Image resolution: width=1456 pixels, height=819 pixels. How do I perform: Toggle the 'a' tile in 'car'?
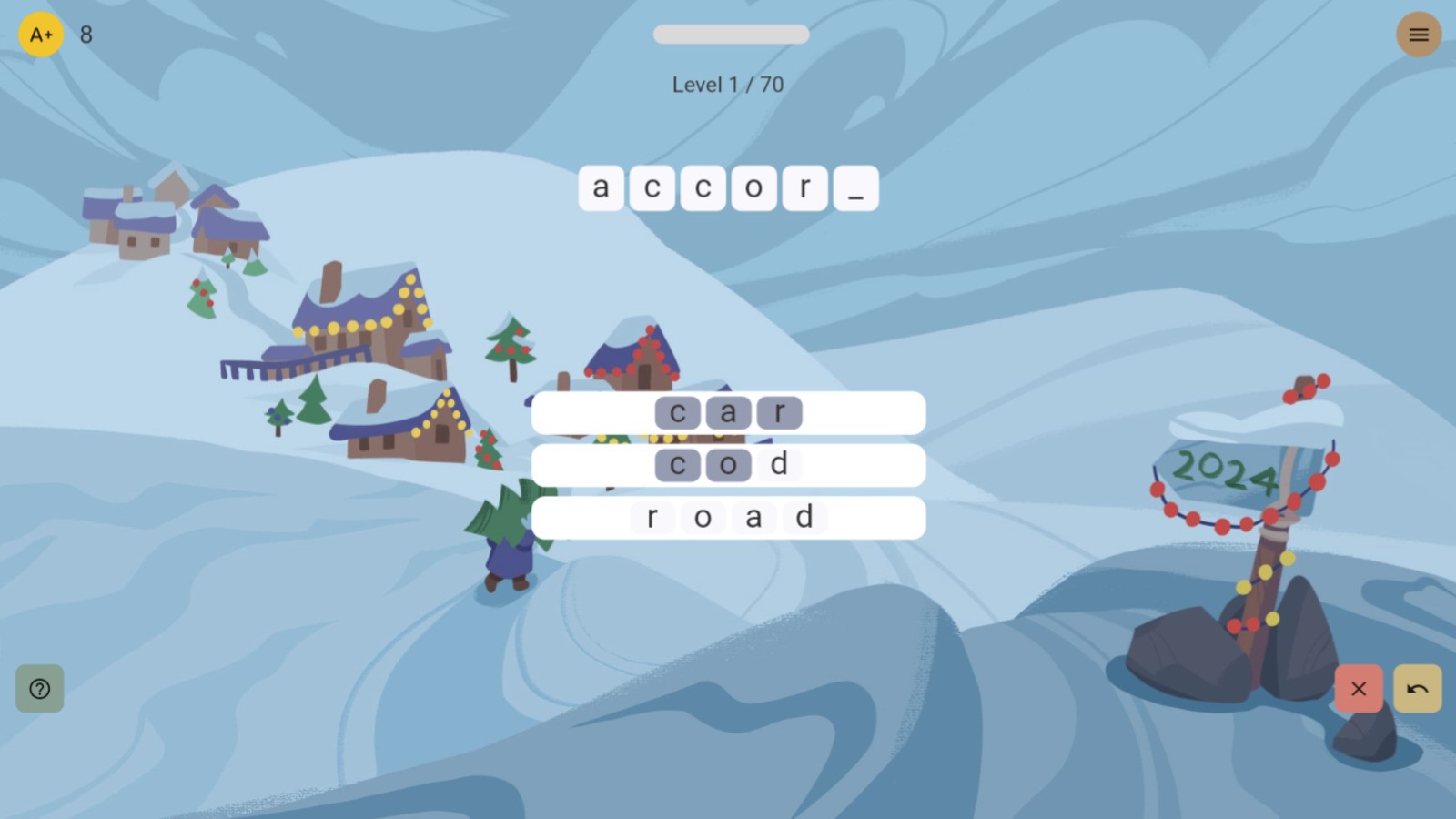(727, 412)
